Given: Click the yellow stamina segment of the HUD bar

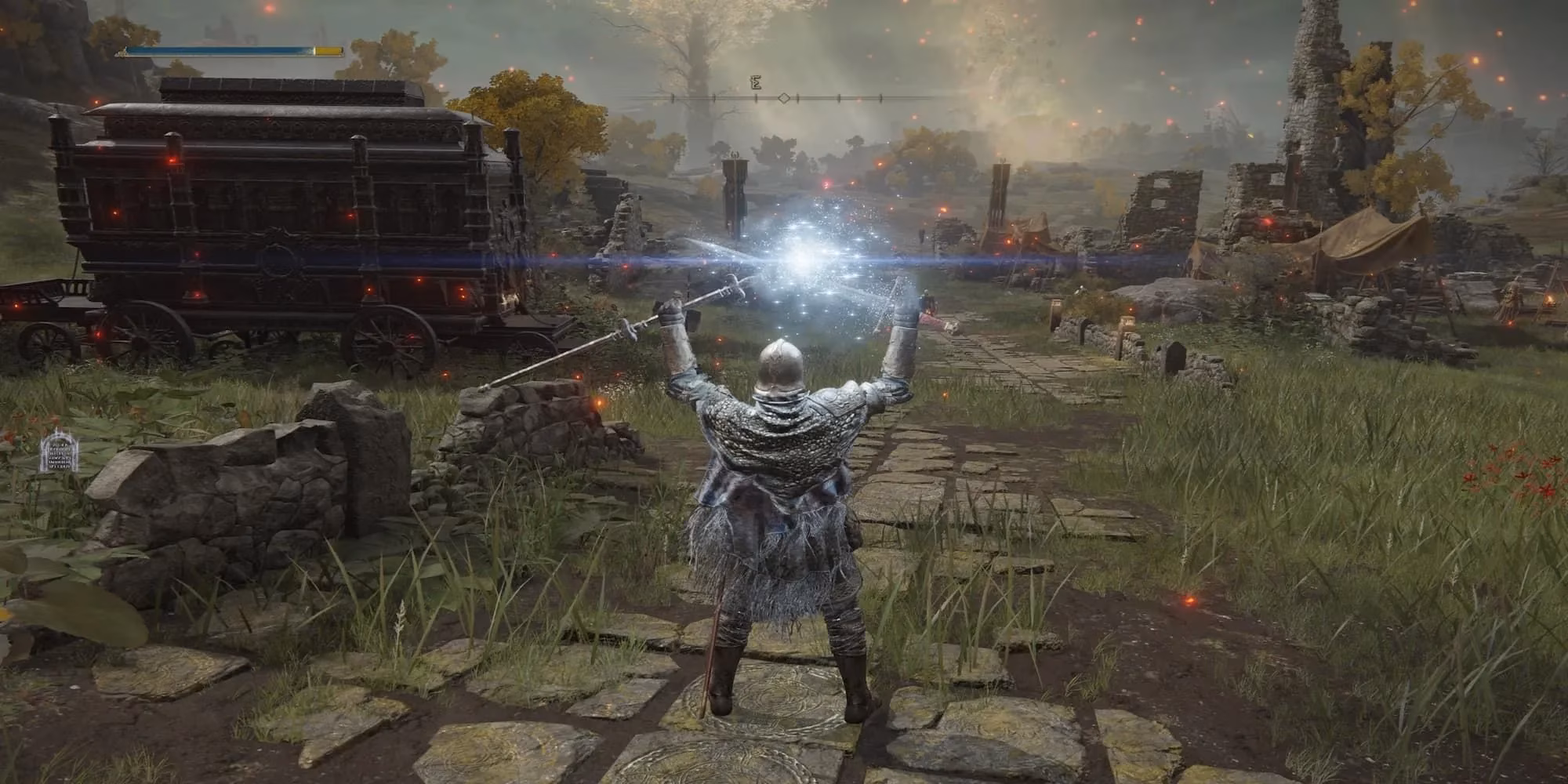Looking at the screenshot, I should click(325, 49).
